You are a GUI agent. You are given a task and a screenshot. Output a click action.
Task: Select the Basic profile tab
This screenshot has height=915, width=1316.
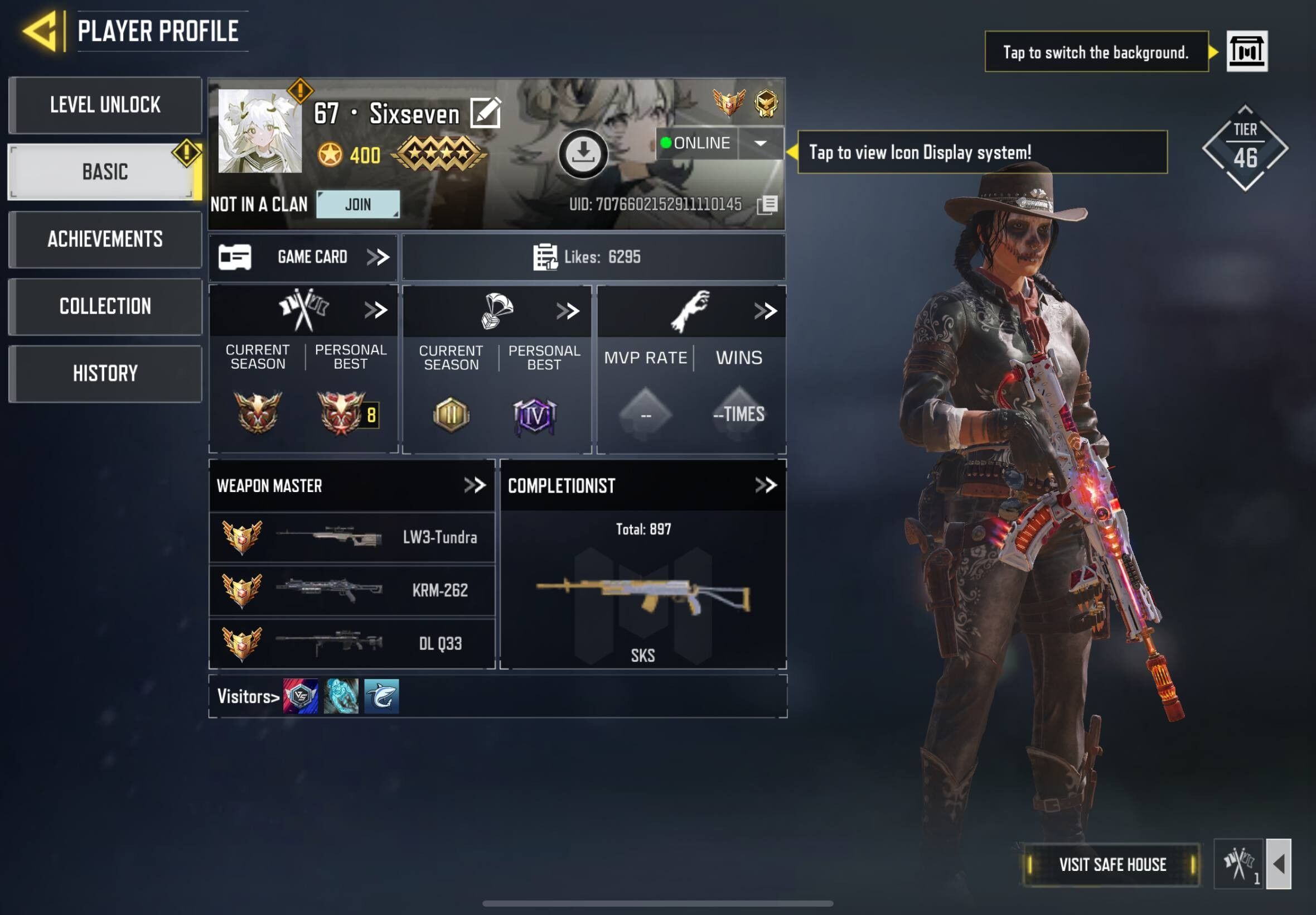pos(105,171)
